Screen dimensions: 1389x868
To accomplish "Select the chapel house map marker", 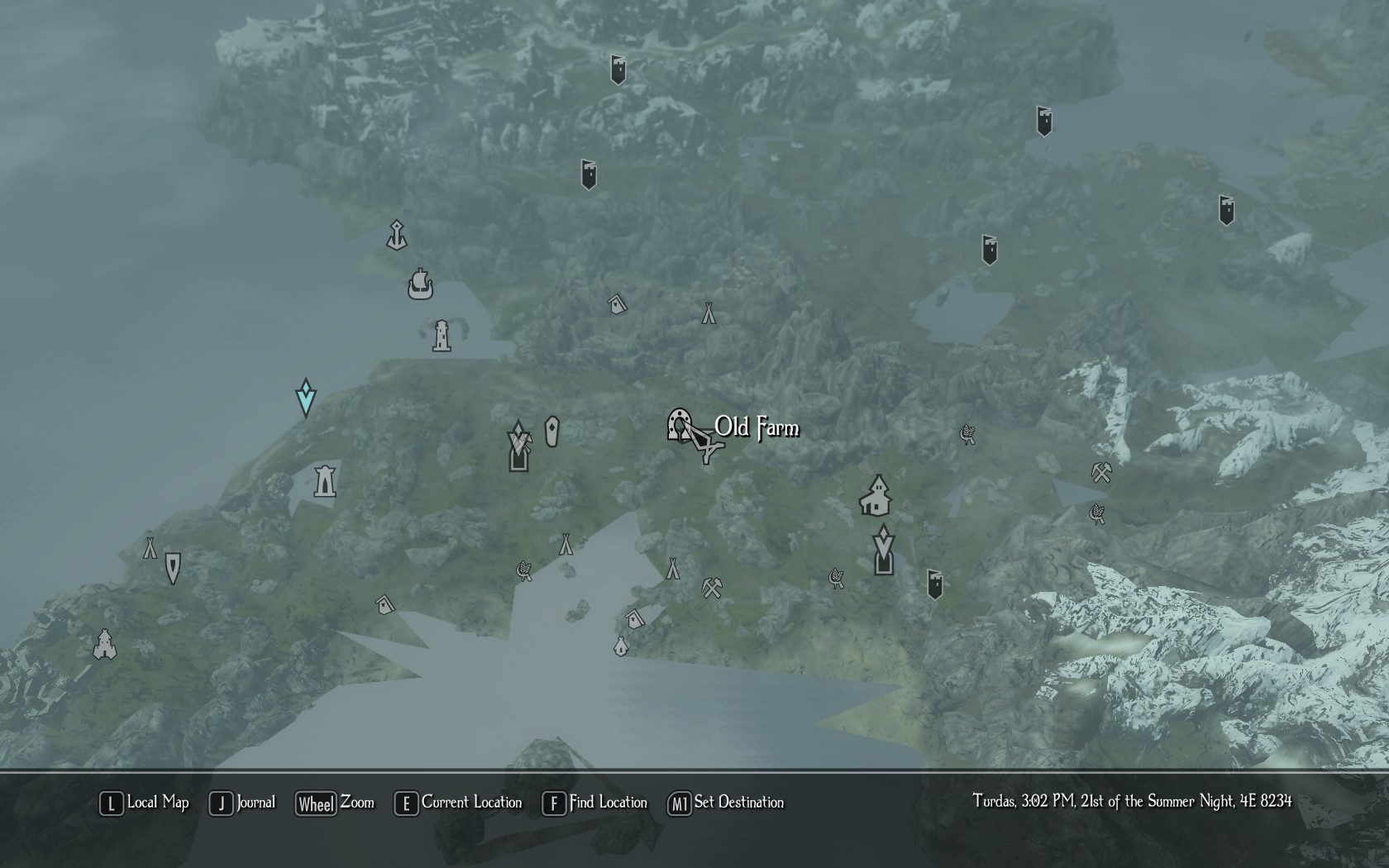I will pyautogui.click(x=876, y=495).
